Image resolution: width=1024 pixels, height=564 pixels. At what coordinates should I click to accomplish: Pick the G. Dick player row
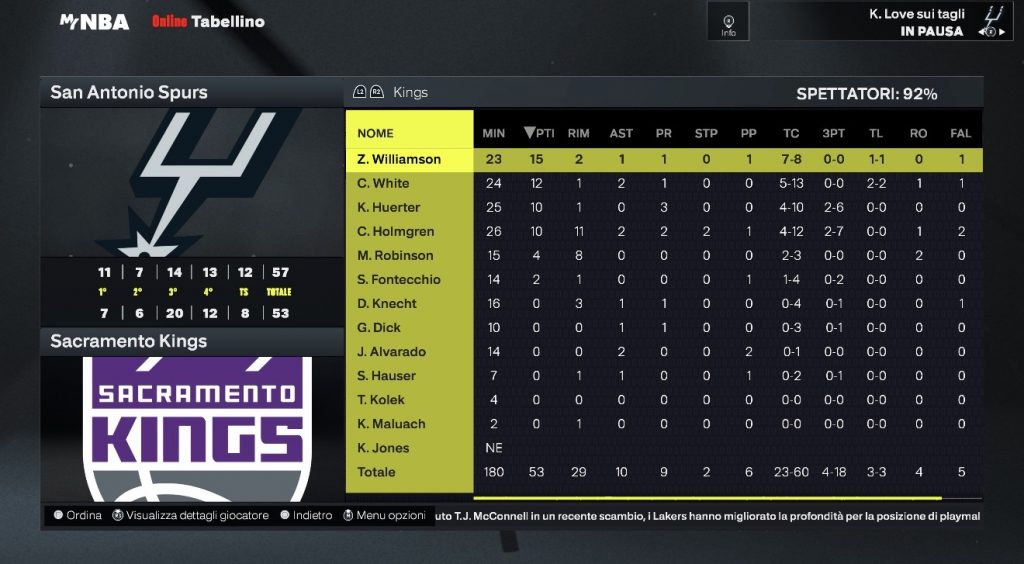coord(379,327)
